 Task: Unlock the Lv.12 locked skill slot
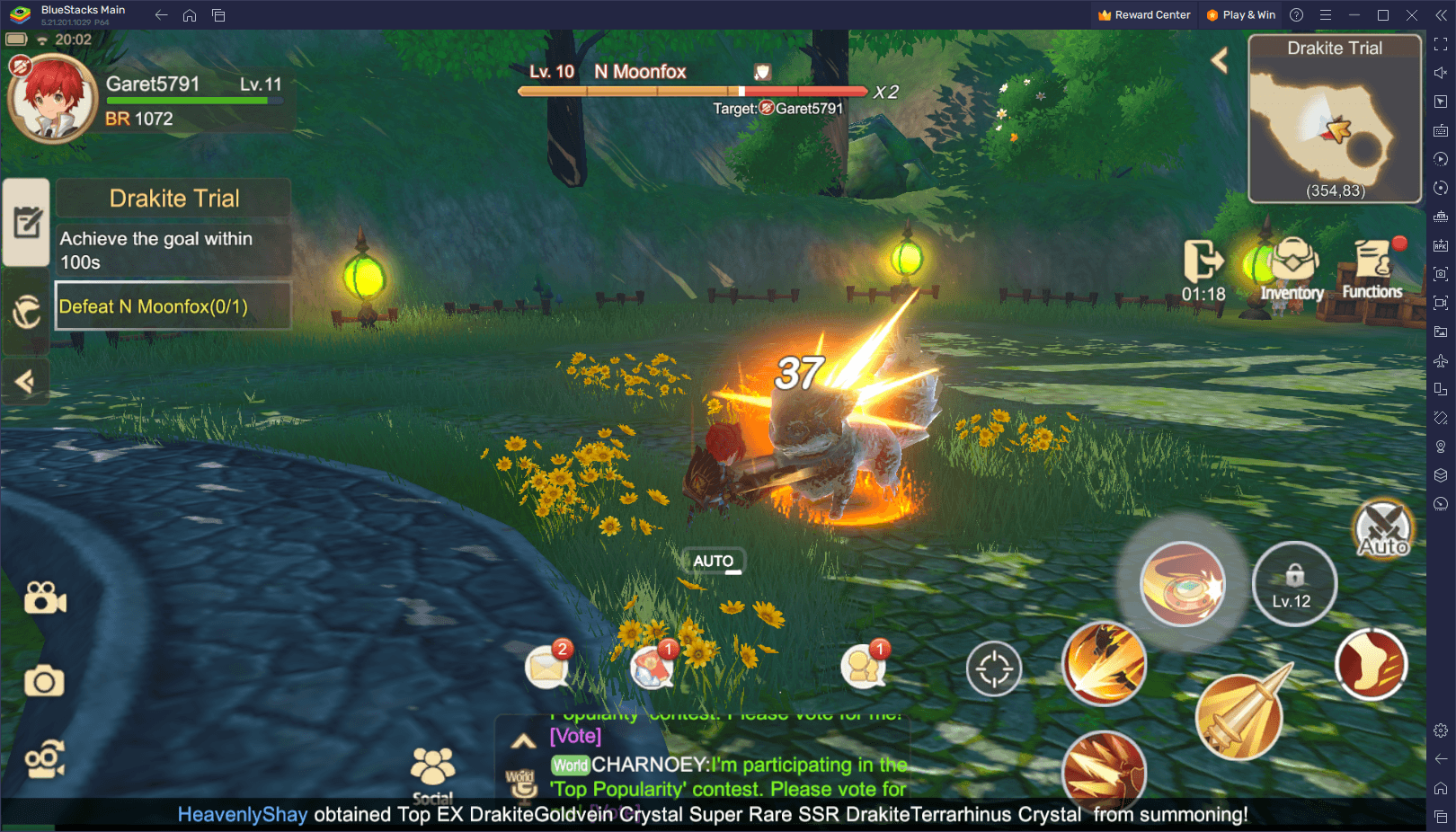1294,583
